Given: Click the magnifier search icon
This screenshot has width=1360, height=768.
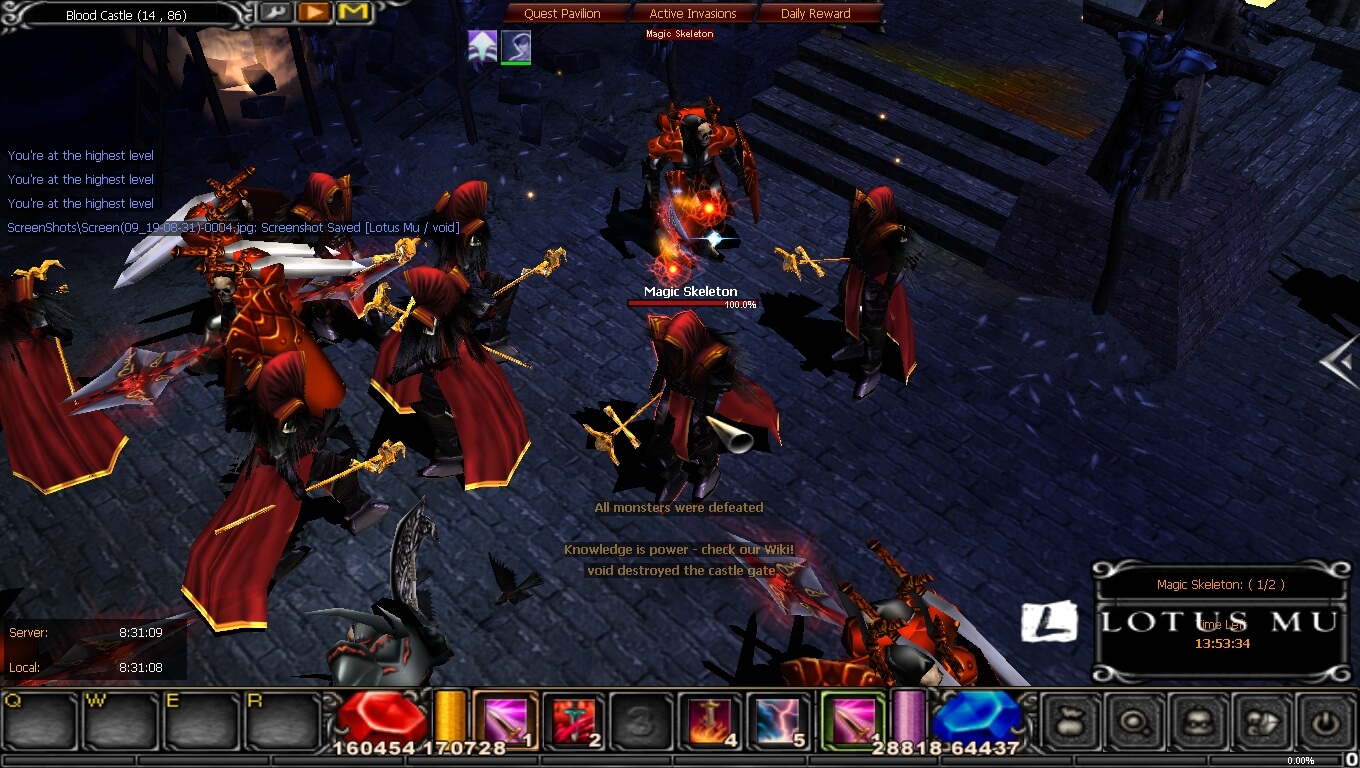Looking at the screenshot, I should [1132, 719].
